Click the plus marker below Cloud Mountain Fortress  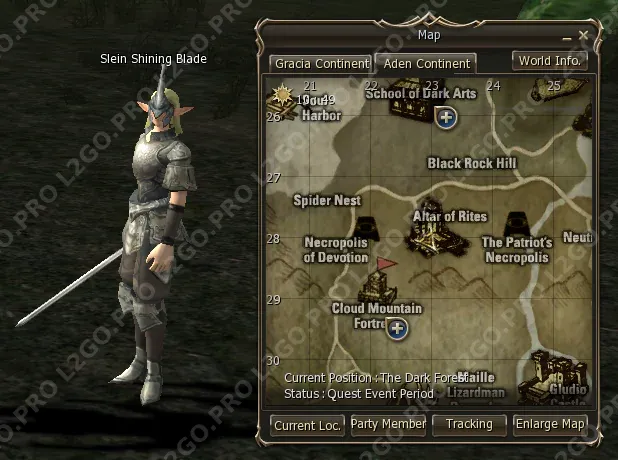tap(397, 328)
